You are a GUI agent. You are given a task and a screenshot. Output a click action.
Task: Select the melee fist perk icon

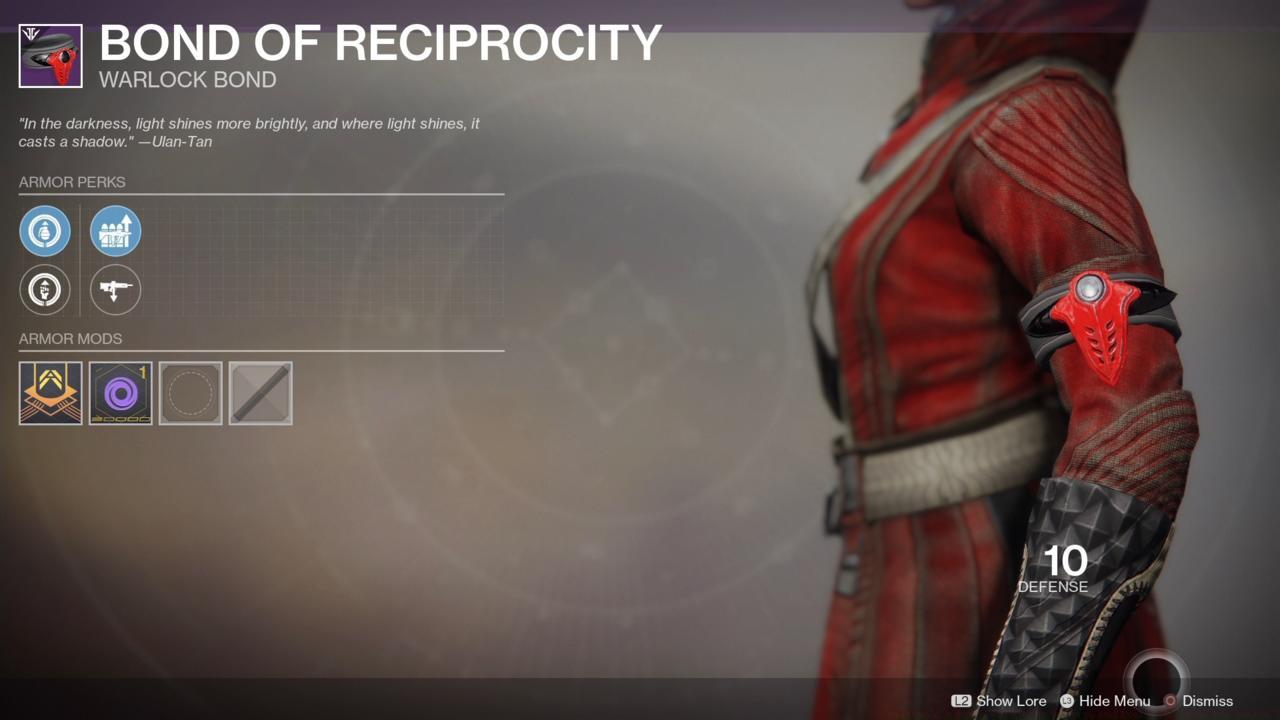coord(45,290)
